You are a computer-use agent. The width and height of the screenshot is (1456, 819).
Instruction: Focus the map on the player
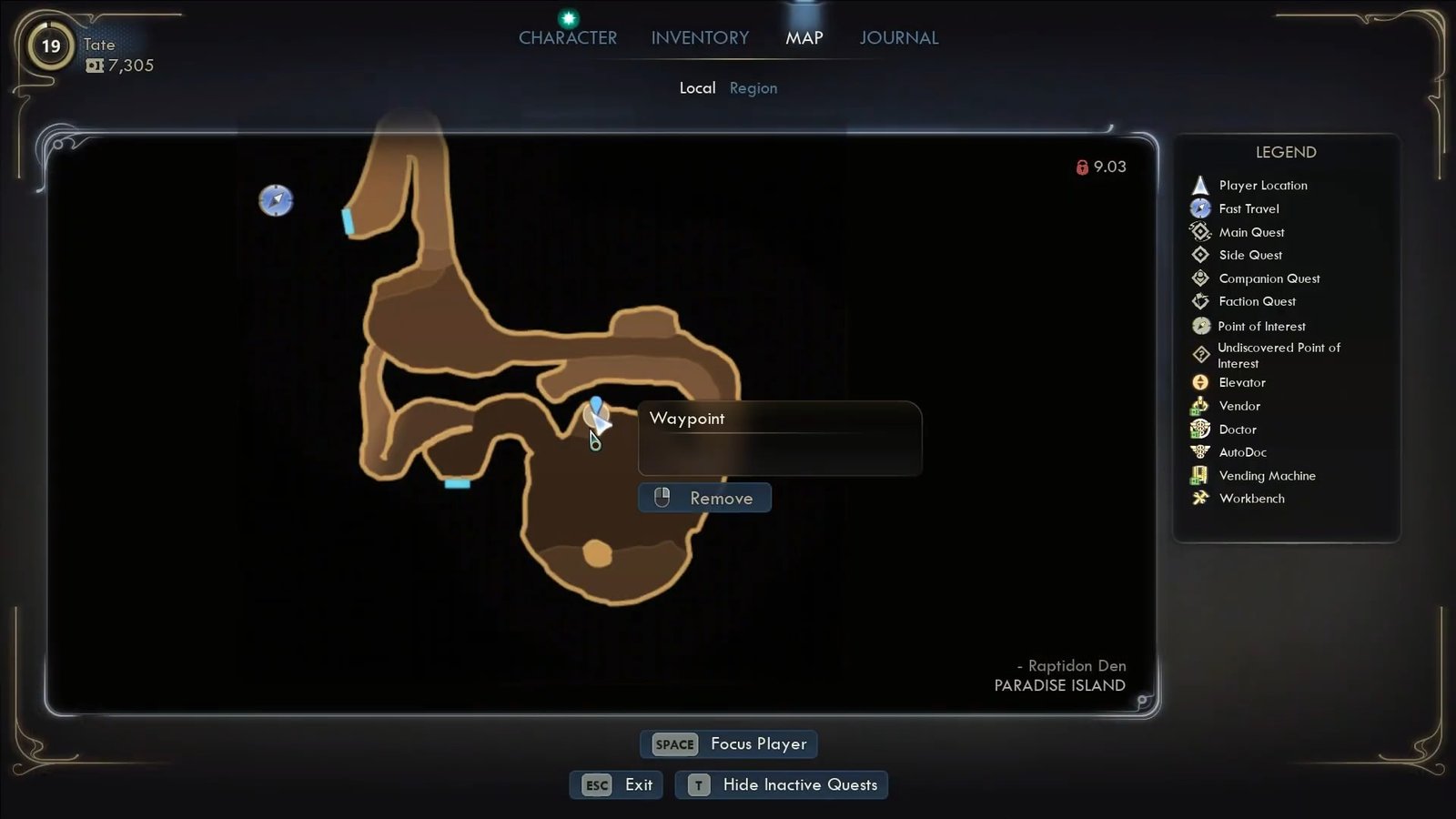pos(729,744)
